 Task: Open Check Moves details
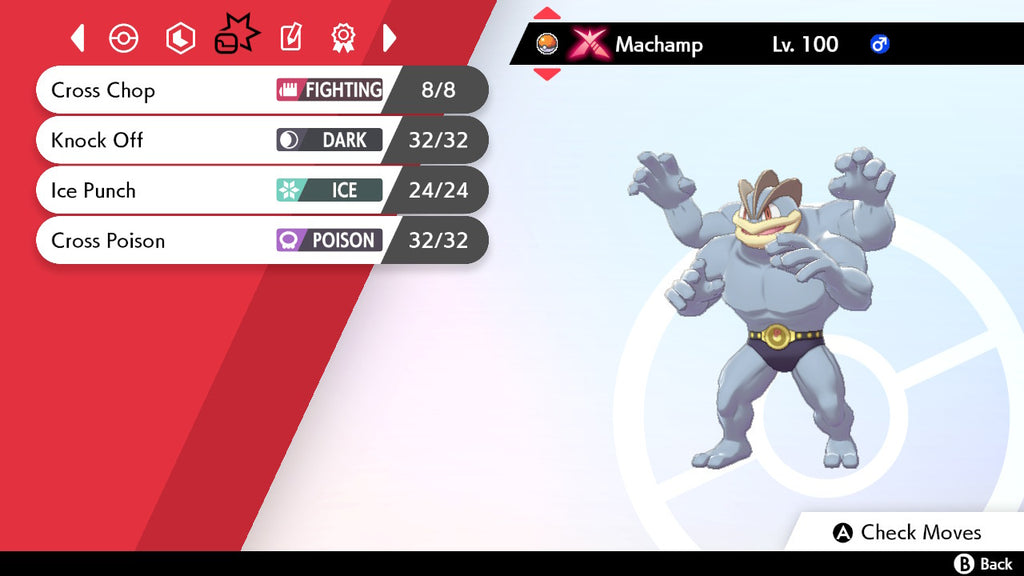[x=908, y=533]
